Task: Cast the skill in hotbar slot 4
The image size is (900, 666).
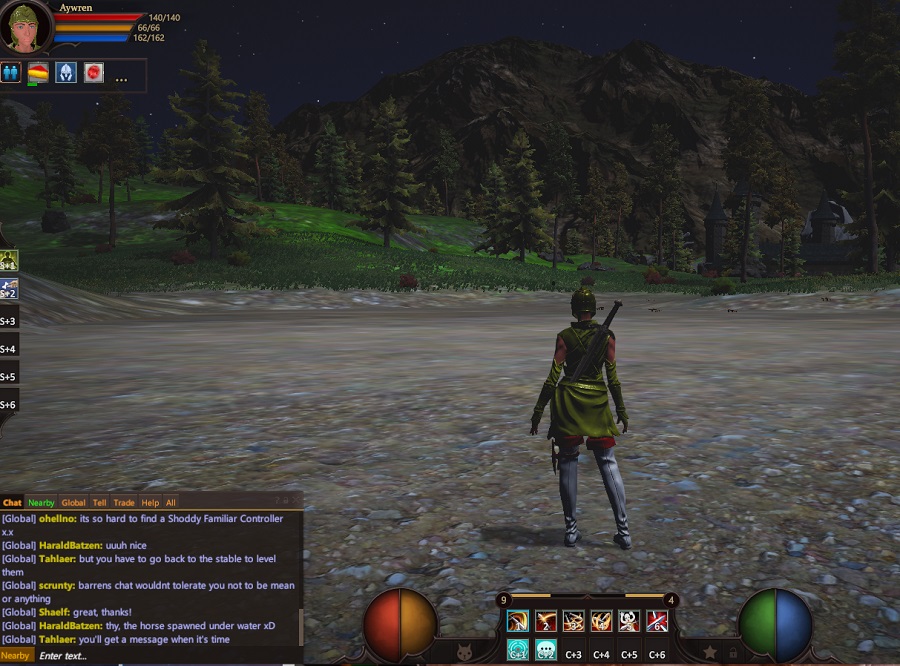Action: click(601, 621)
